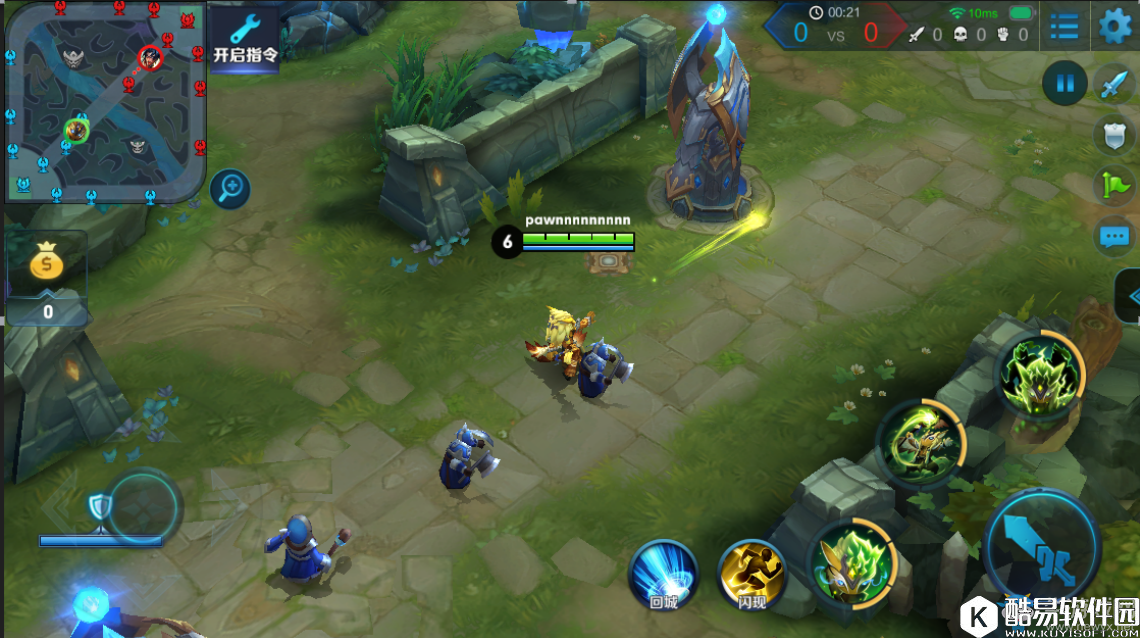Image resolution: width=1140 pixels, height=638 pixels.
Task: Click the 开启指令 wrench button
Action: 244,38
